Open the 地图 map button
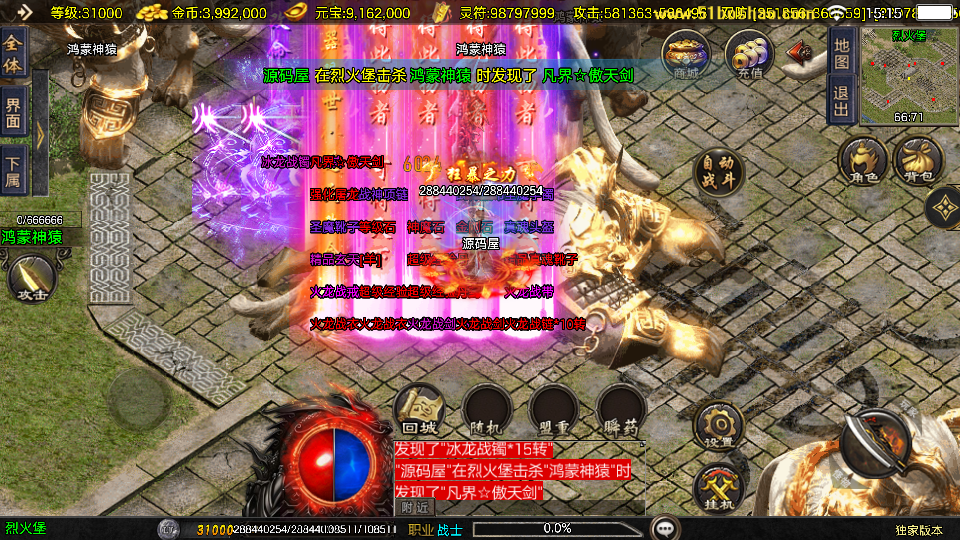The height and width of the screenshot is (540, 960). point(842,53)
